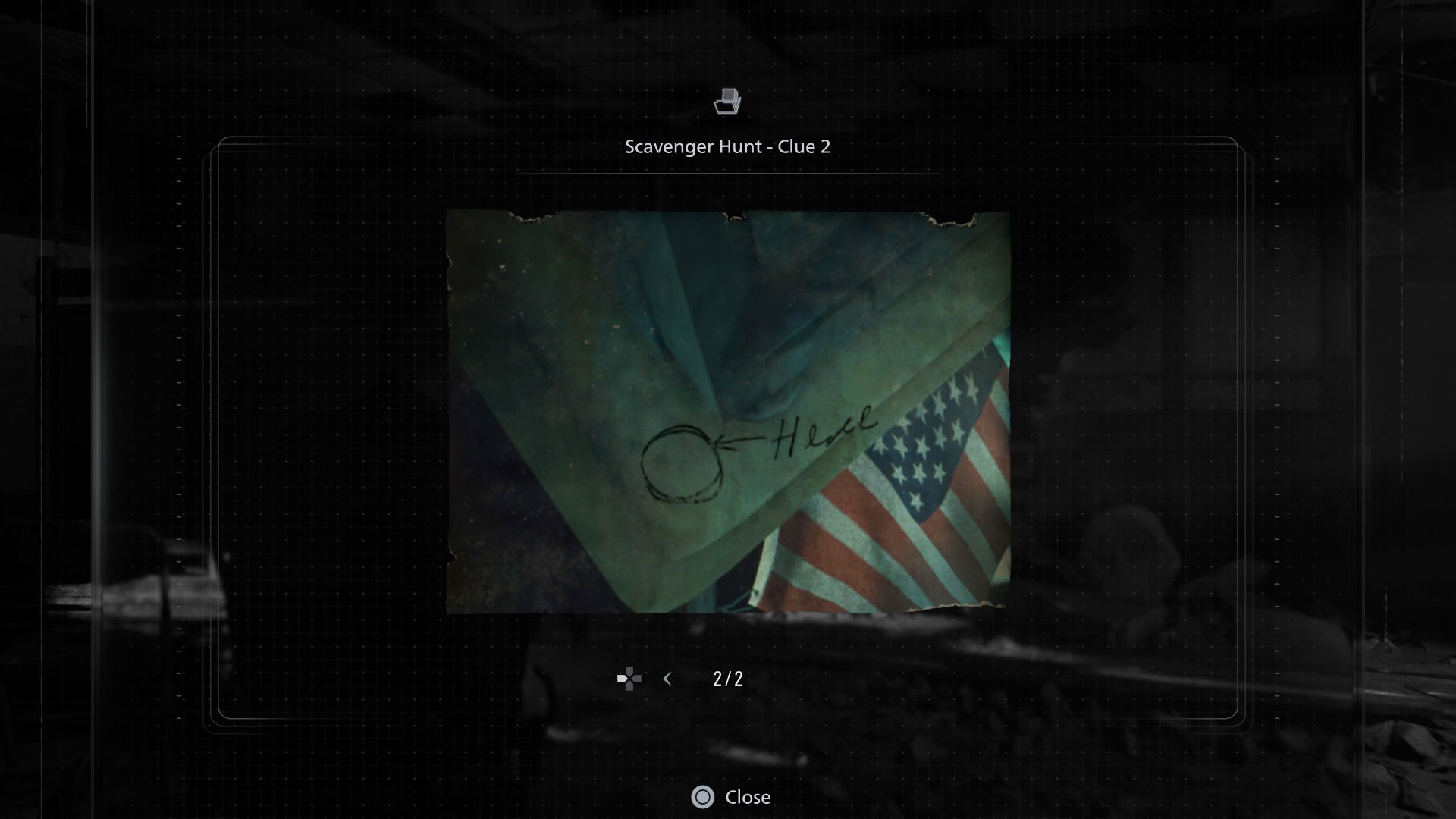Click the left chevron to view previous clue
Screen dimensions: 1456x819
tap(667, 679)
